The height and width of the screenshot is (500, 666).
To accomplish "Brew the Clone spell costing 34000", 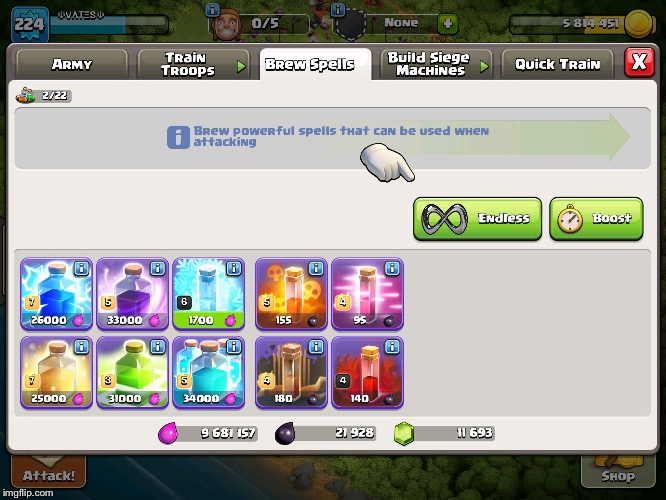I will [209, 372].
